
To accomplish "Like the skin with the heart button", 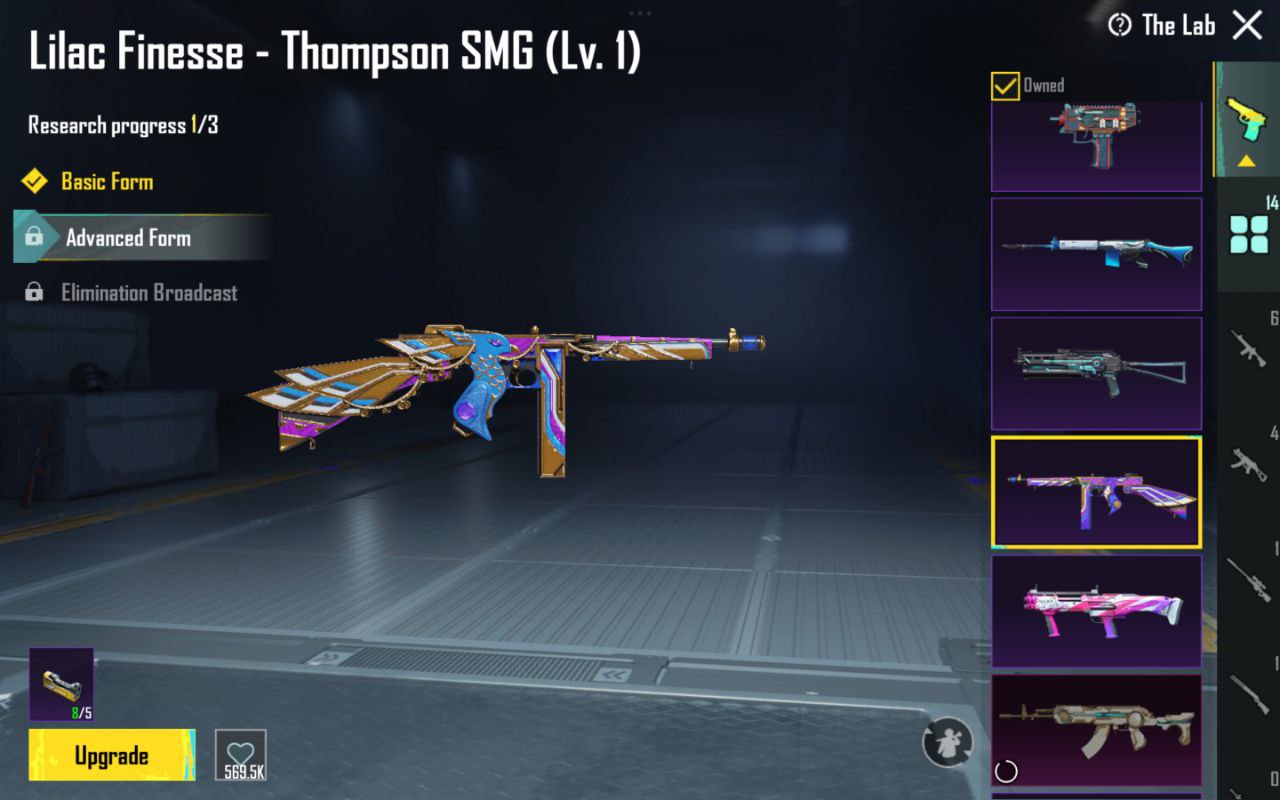I will point(241,755).
